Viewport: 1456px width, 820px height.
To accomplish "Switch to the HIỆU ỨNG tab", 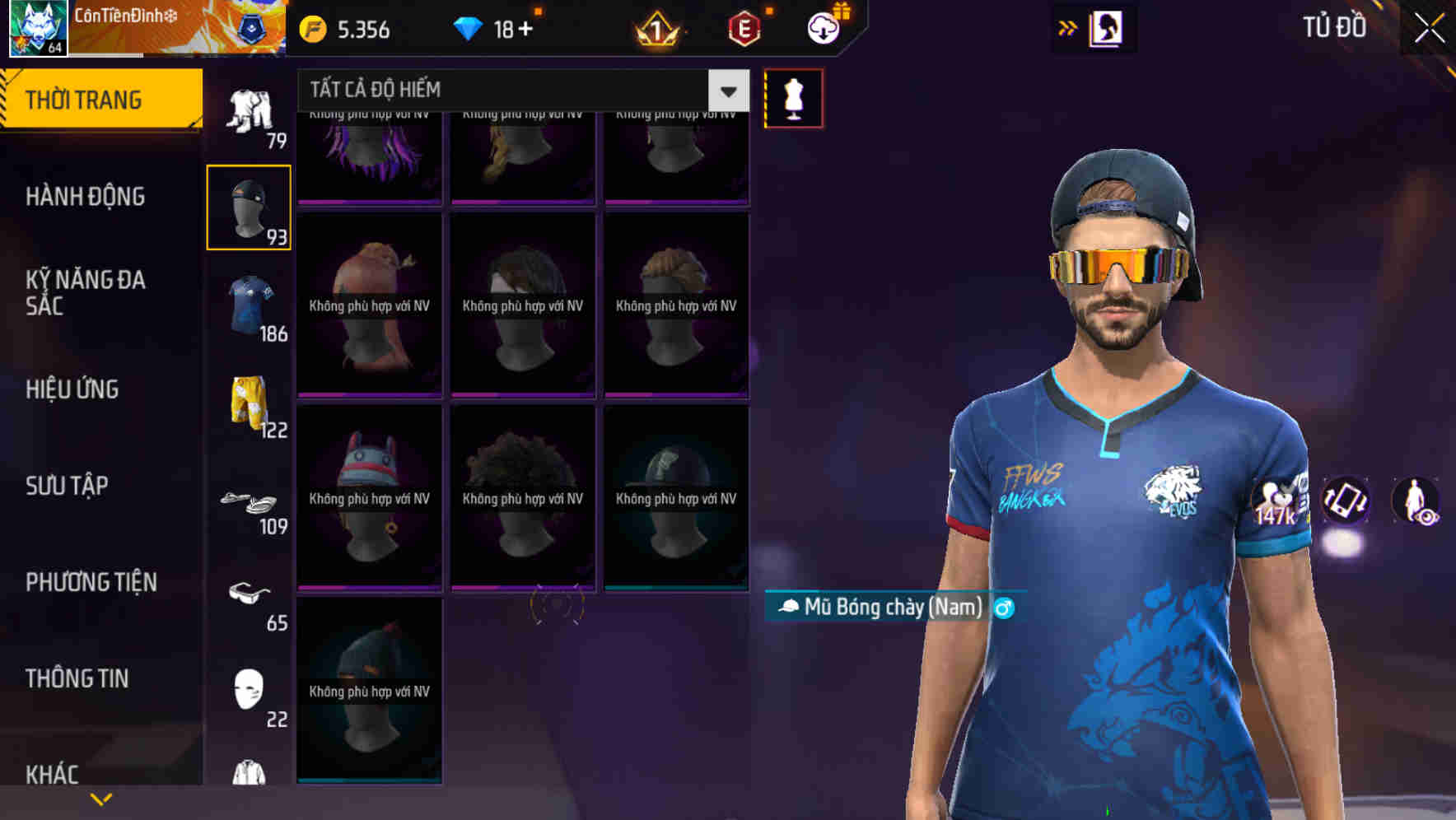I will 71,389.
